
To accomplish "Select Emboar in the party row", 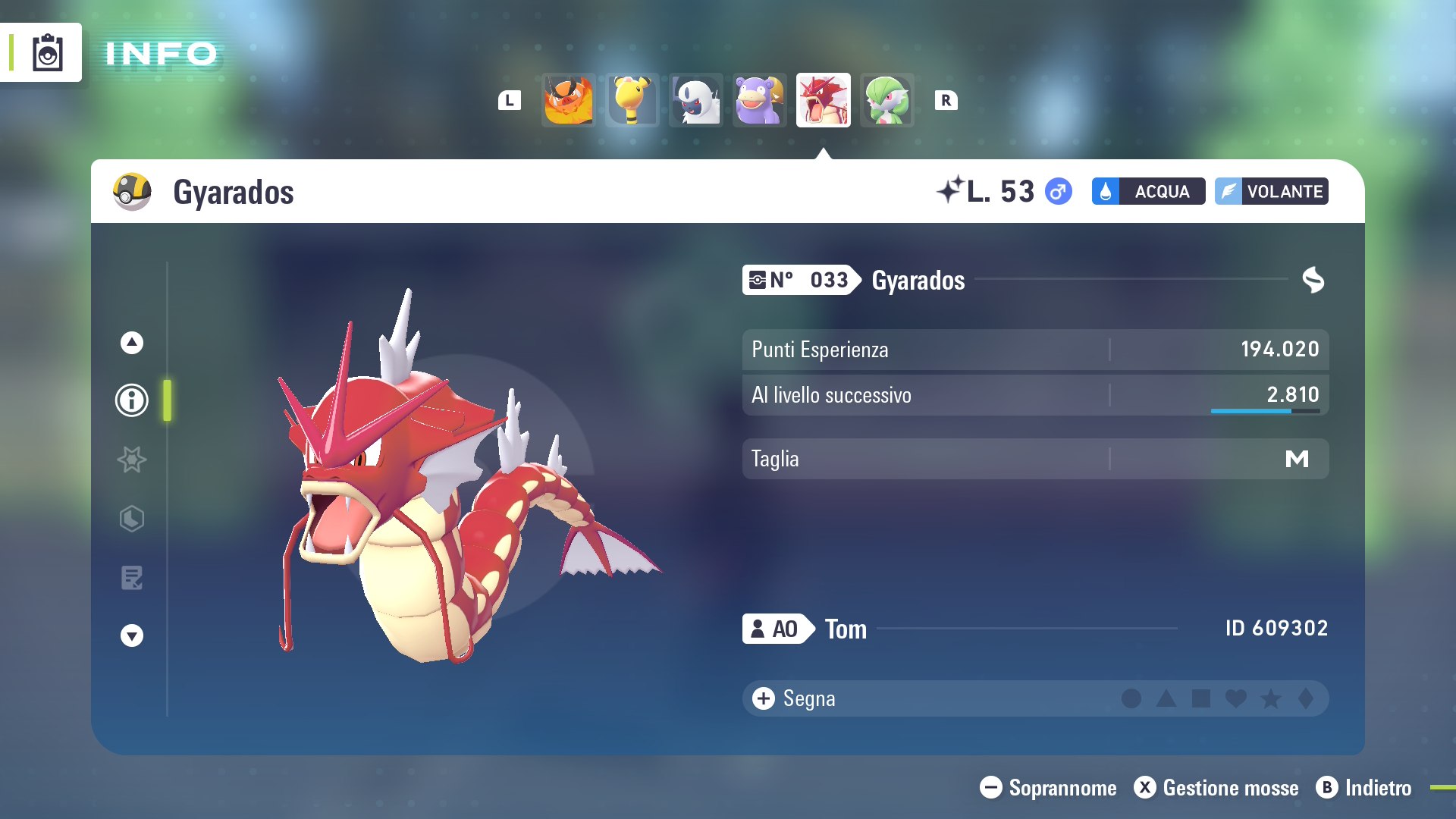I will (569, 100).
